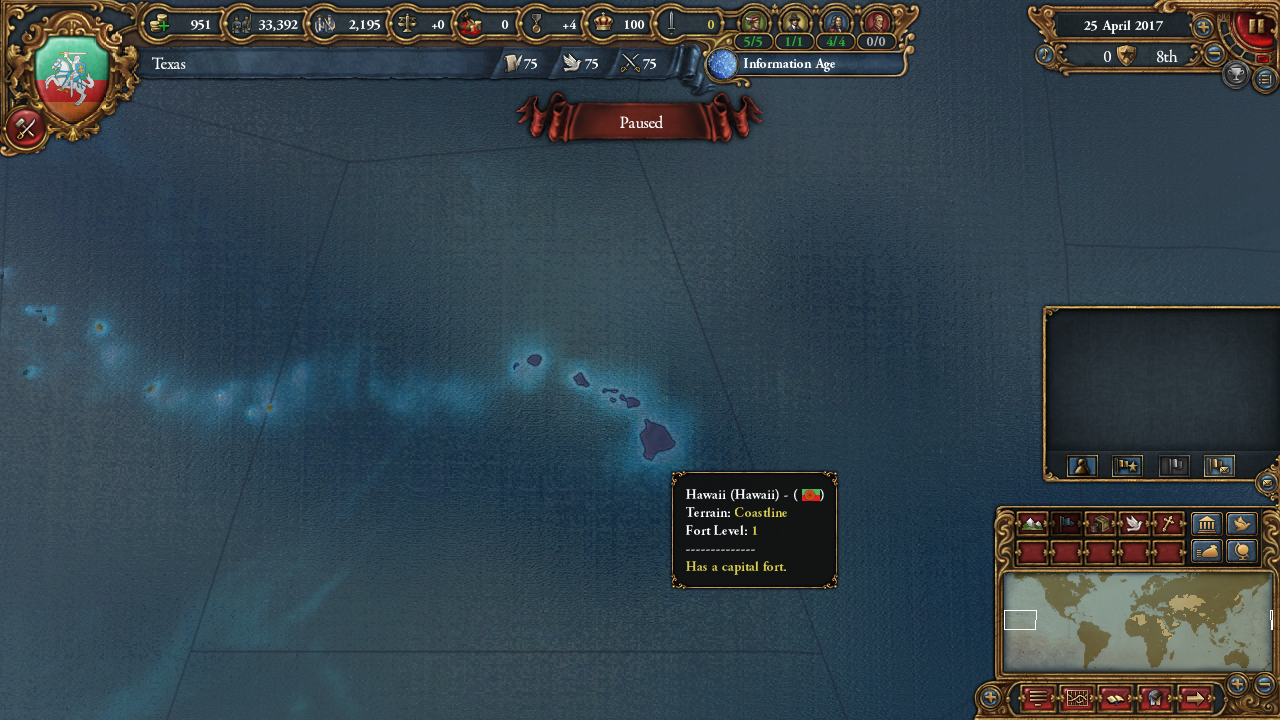The image size is (1280, 720).
Task: Select the religion mapmode with the cross icon
Action: click(x=1167, y=524)
